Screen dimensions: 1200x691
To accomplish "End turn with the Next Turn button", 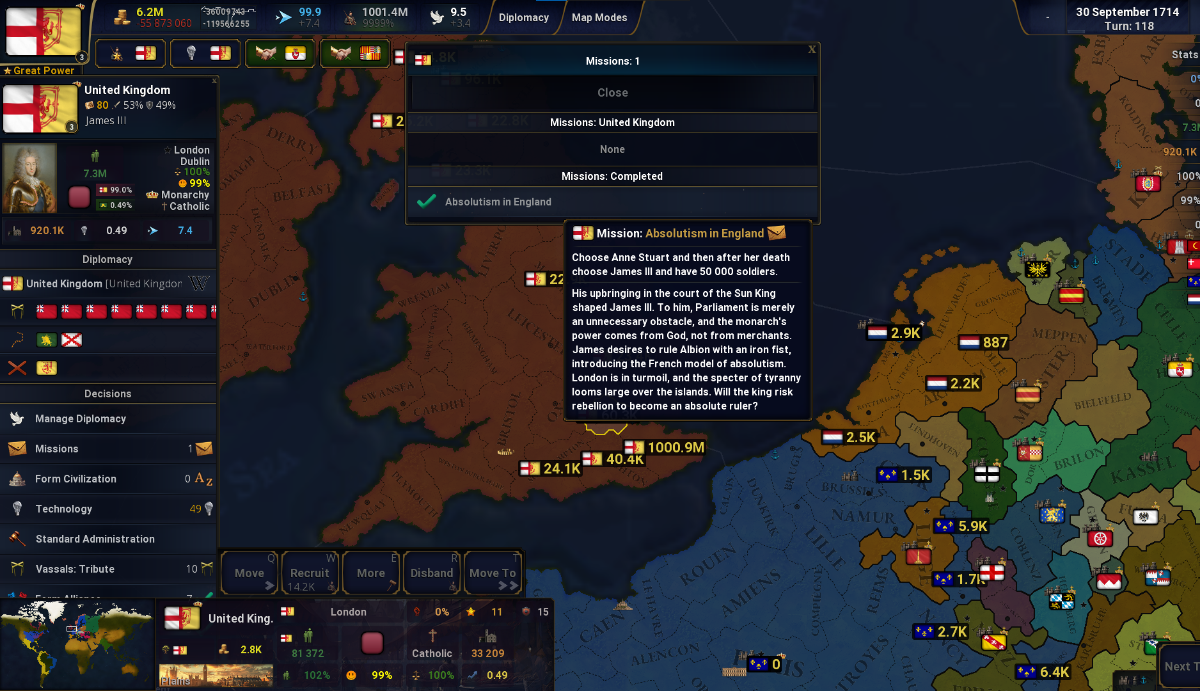I will tap(1178, 666).
